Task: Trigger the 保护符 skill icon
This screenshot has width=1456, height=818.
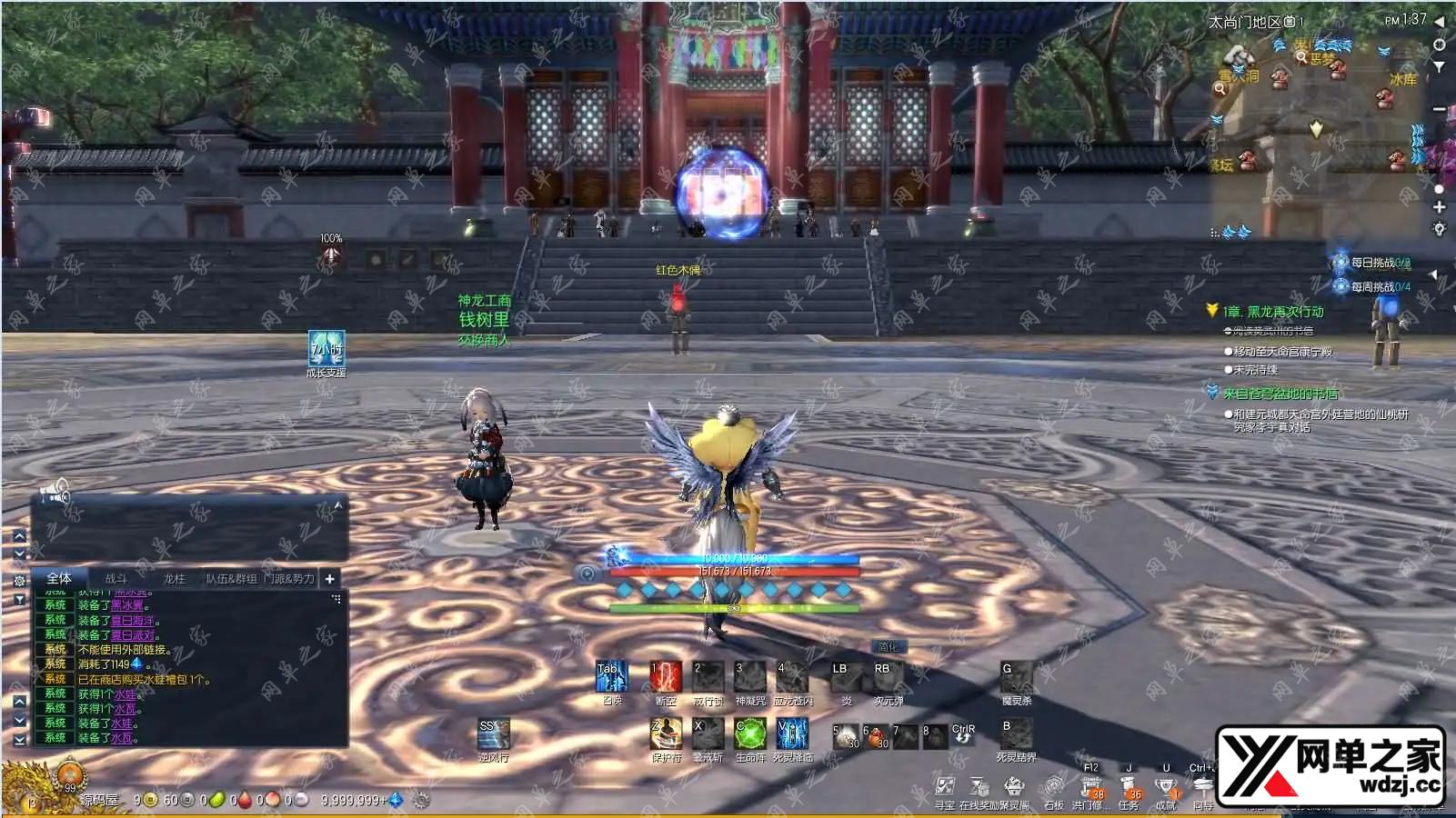Action: tap(666, 733)
